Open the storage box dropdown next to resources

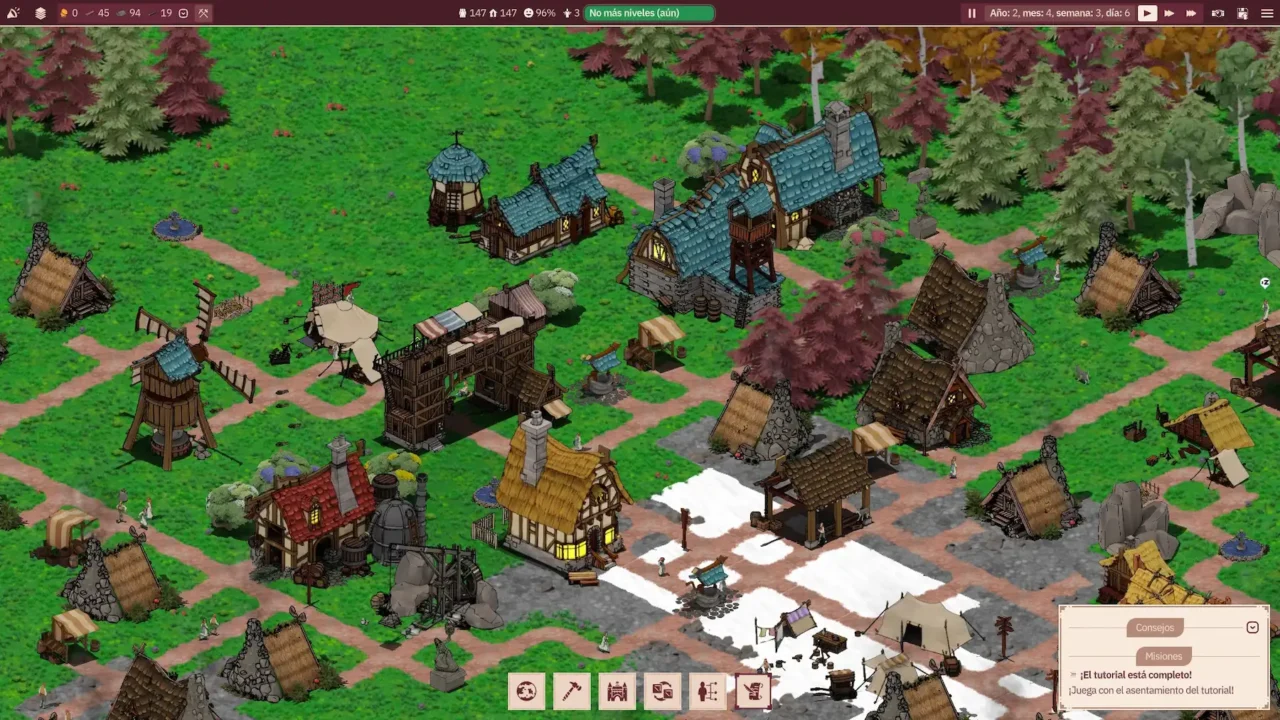point(183,13)
